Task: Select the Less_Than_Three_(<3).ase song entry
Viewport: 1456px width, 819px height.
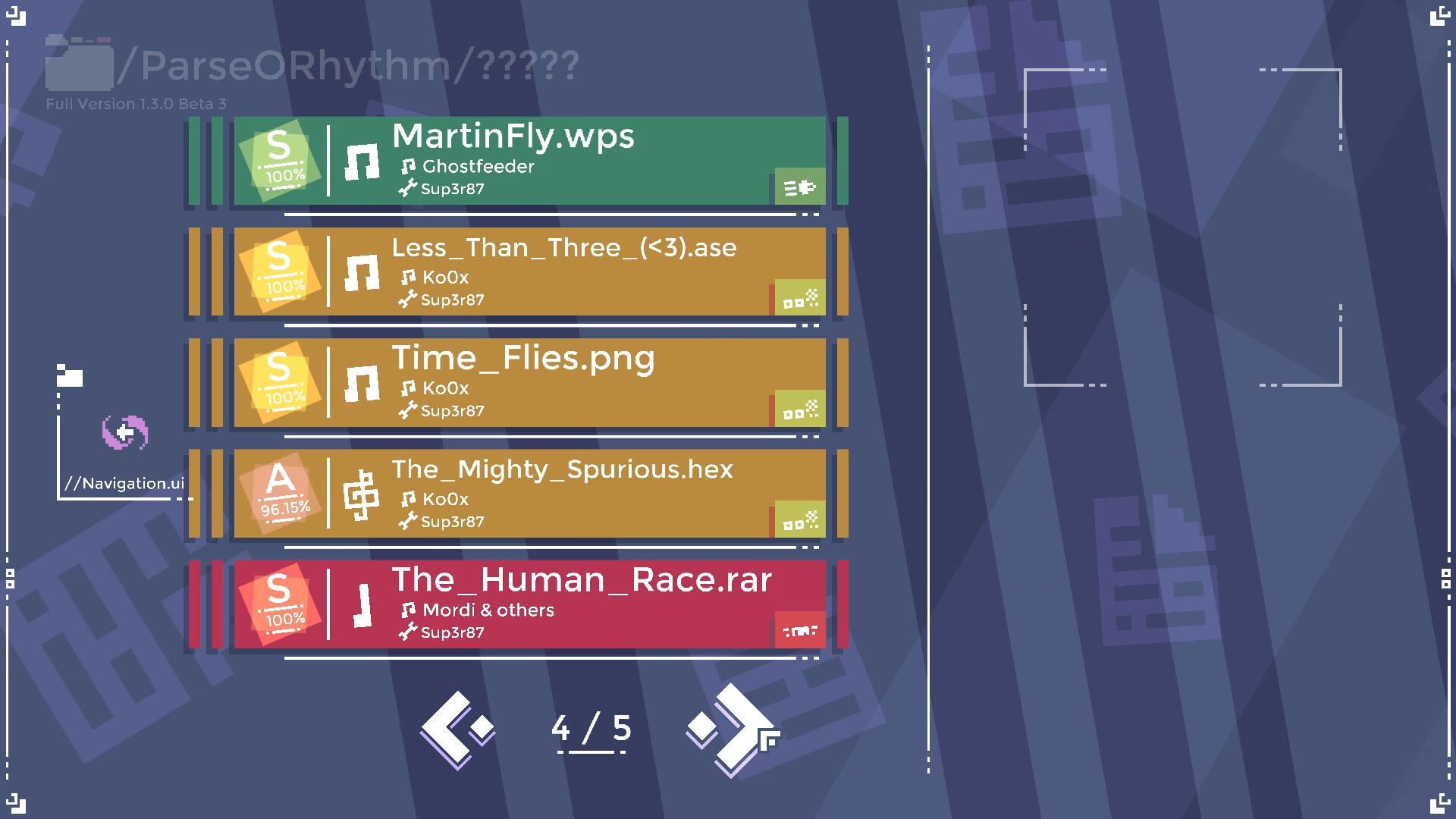Action: point(531,272)
